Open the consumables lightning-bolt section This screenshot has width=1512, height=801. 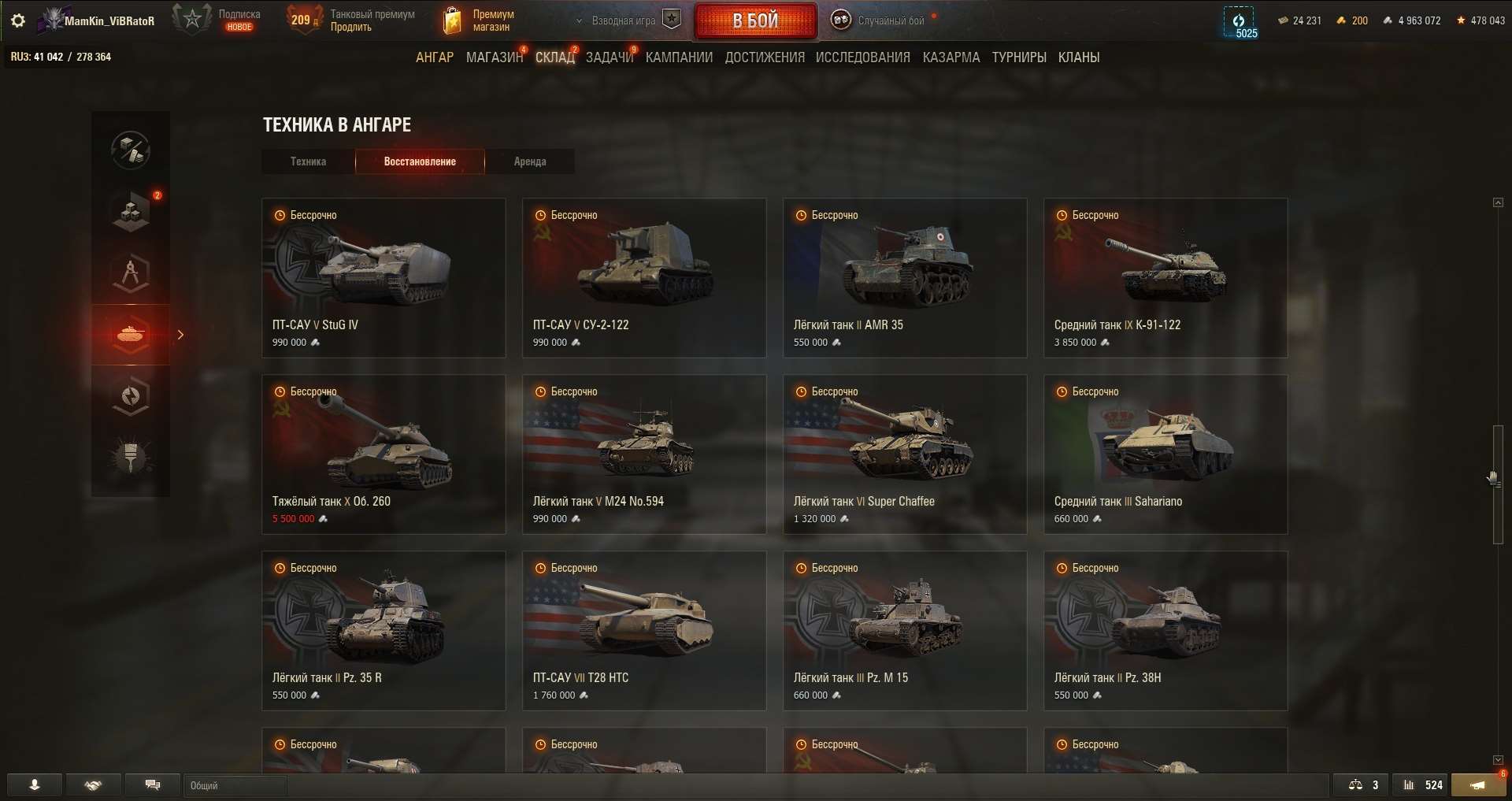click(x=130, y=396)
